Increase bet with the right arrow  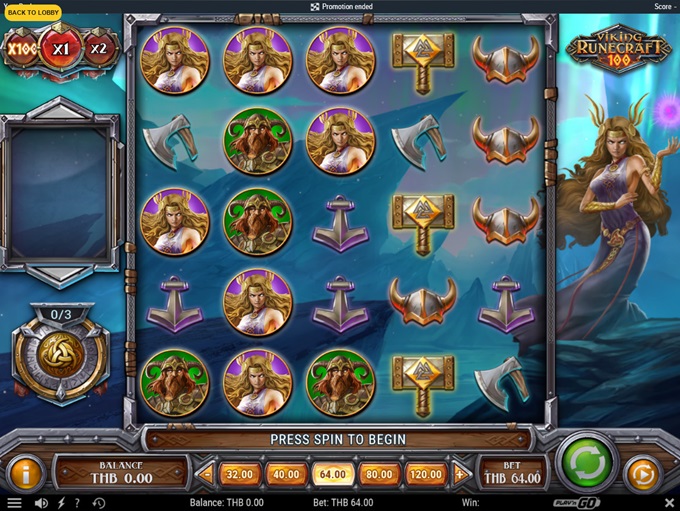[x=461, y=474]
